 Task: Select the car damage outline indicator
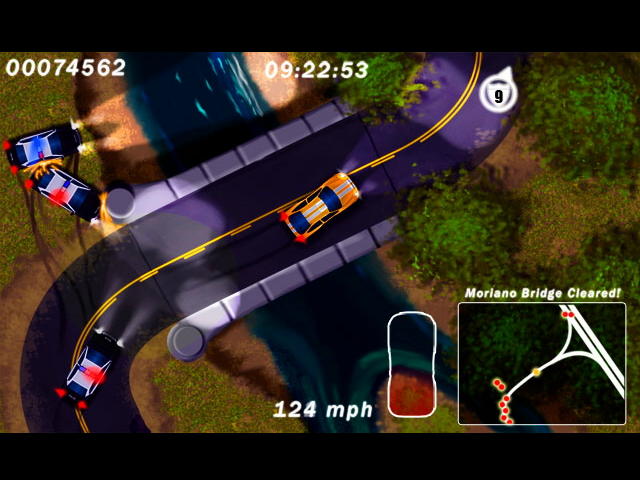click(413, 364)
